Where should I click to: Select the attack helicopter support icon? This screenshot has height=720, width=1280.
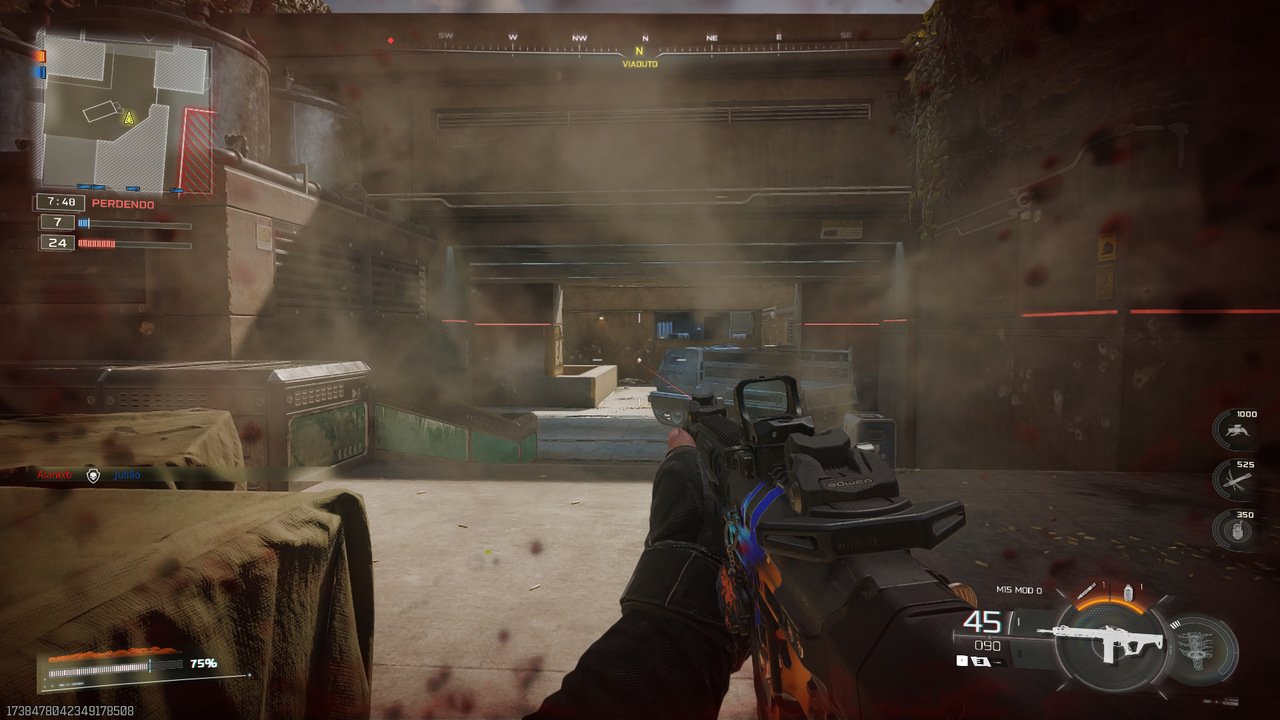click(1236, 428)
